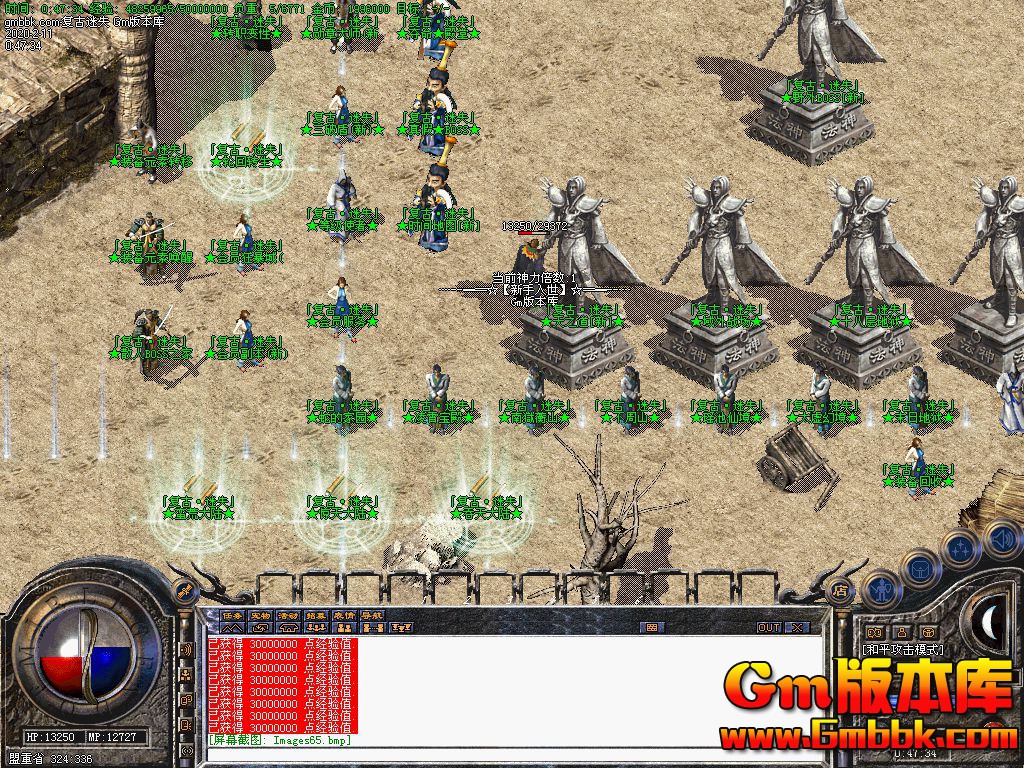Open the skills sparkle round button
Viewport: 1024px width, 768px height.
tap(961, 547)
